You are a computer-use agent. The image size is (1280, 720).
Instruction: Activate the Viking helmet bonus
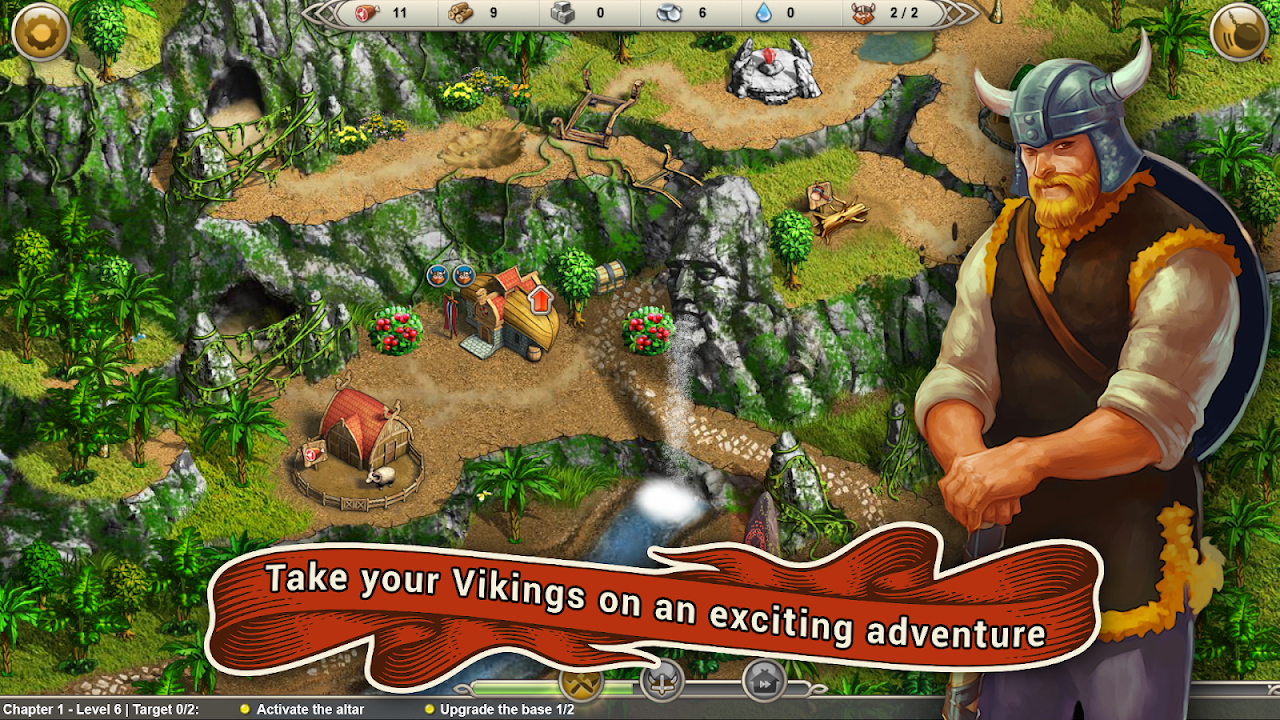[x=661, y=682]
